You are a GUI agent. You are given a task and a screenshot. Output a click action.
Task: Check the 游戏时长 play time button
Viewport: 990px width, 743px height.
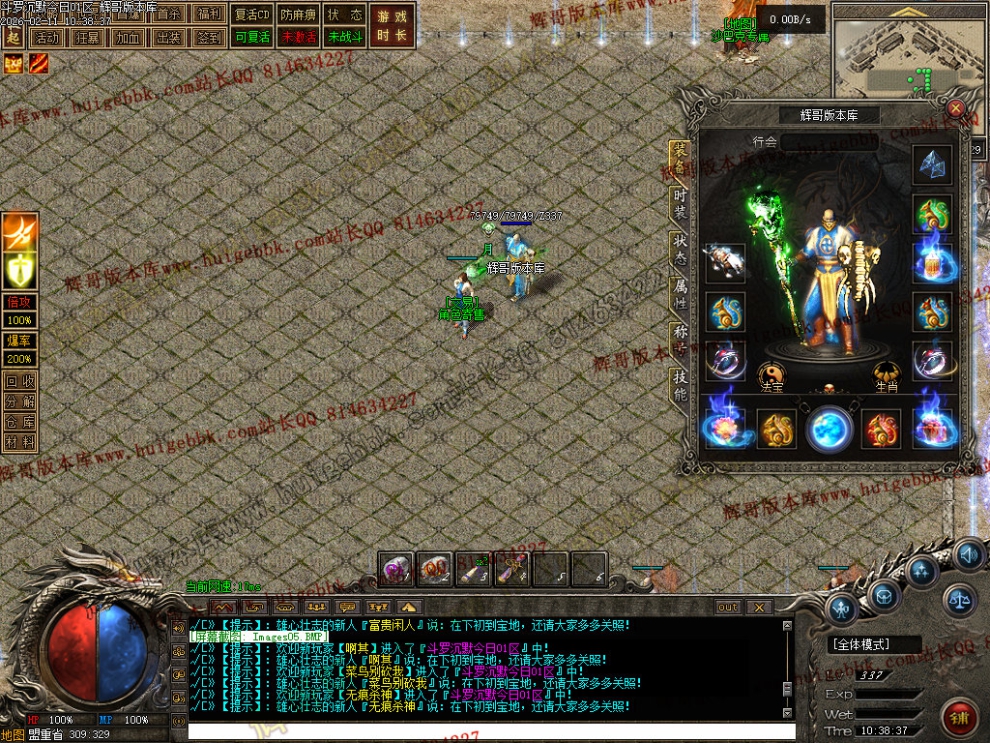(x=392, y=25)
